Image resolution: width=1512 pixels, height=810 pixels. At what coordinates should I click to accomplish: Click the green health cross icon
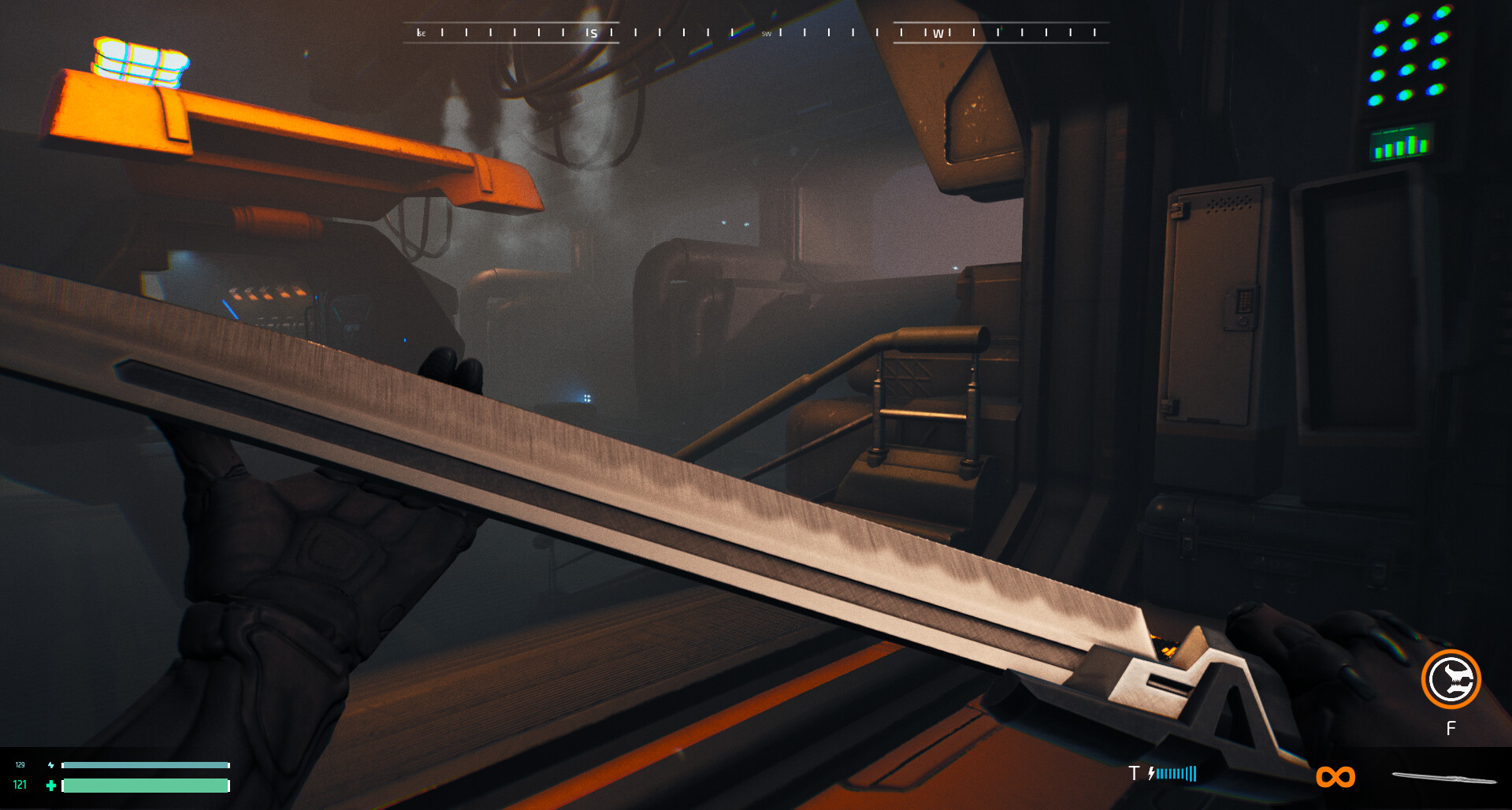coord(51,786)
